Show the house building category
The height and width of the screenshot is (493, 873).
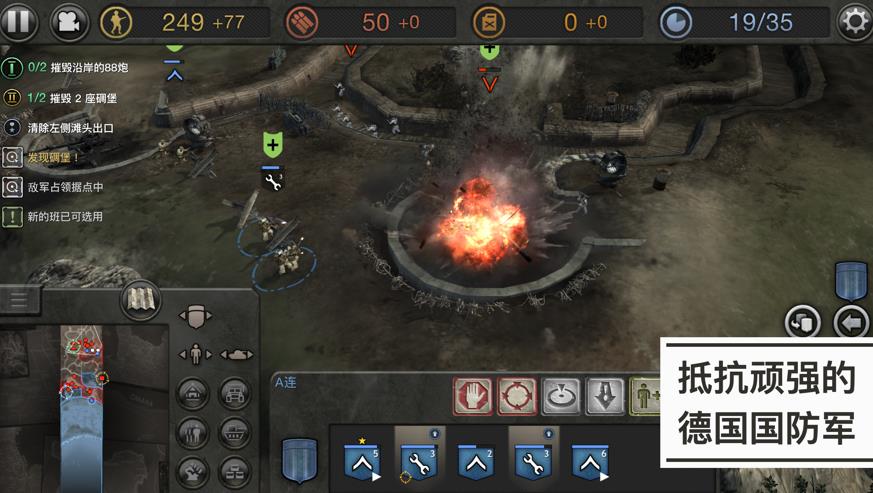coord(193,393)
